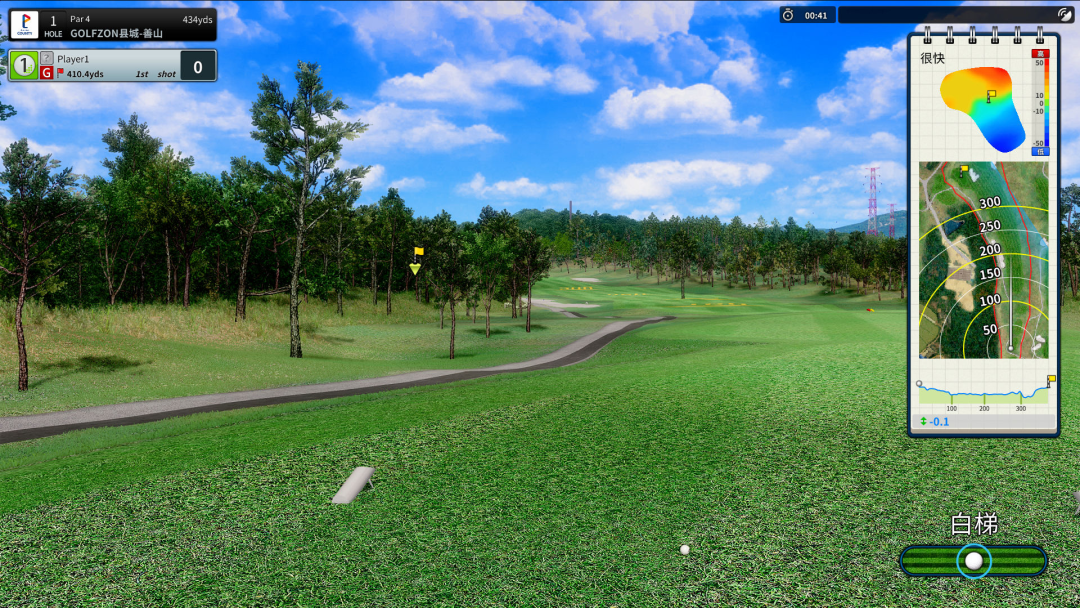Click the ball on the tee mat indicator
Viewport: 1080px width, 608px height.
pyautogui.click(x=973, y=561)
